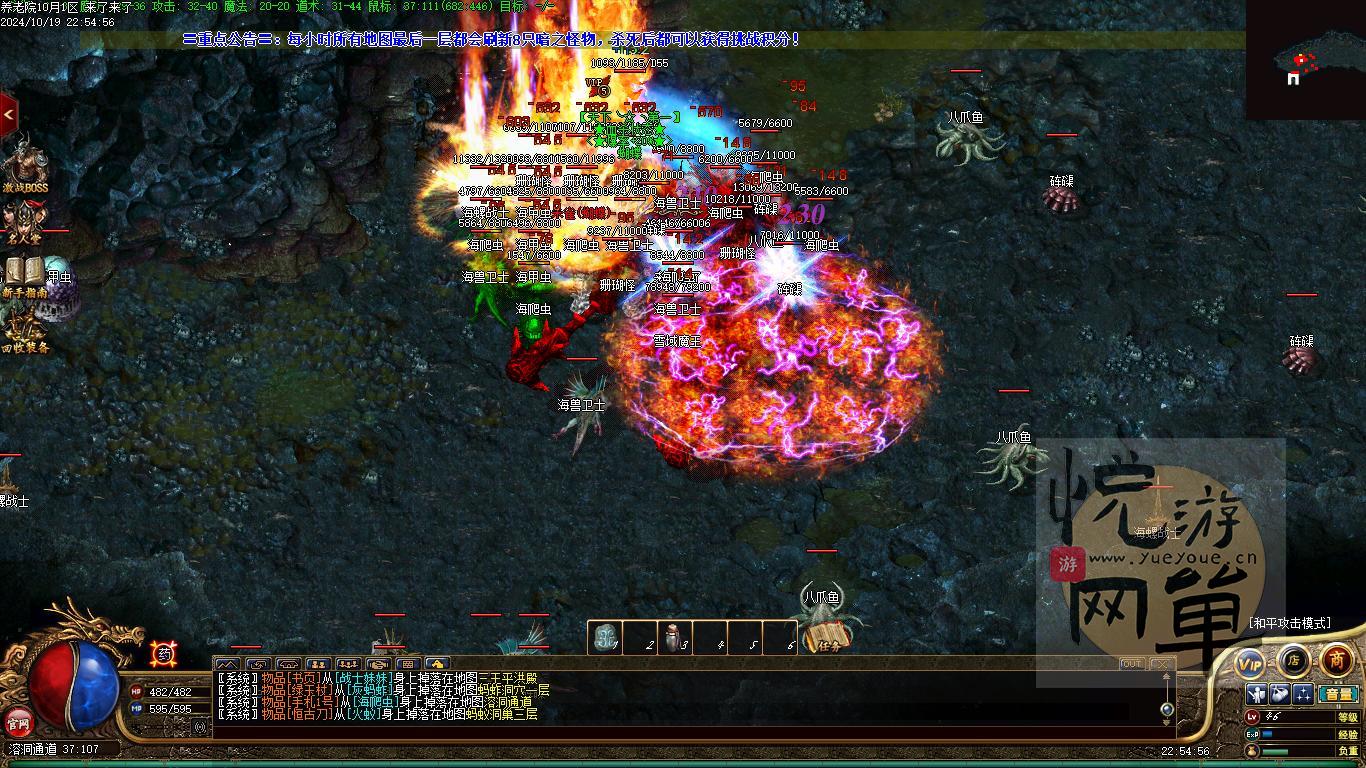This screenshot has height=768, width=1366.
Task: Collapse the left side menu arrow
Action: pos(8,115)
